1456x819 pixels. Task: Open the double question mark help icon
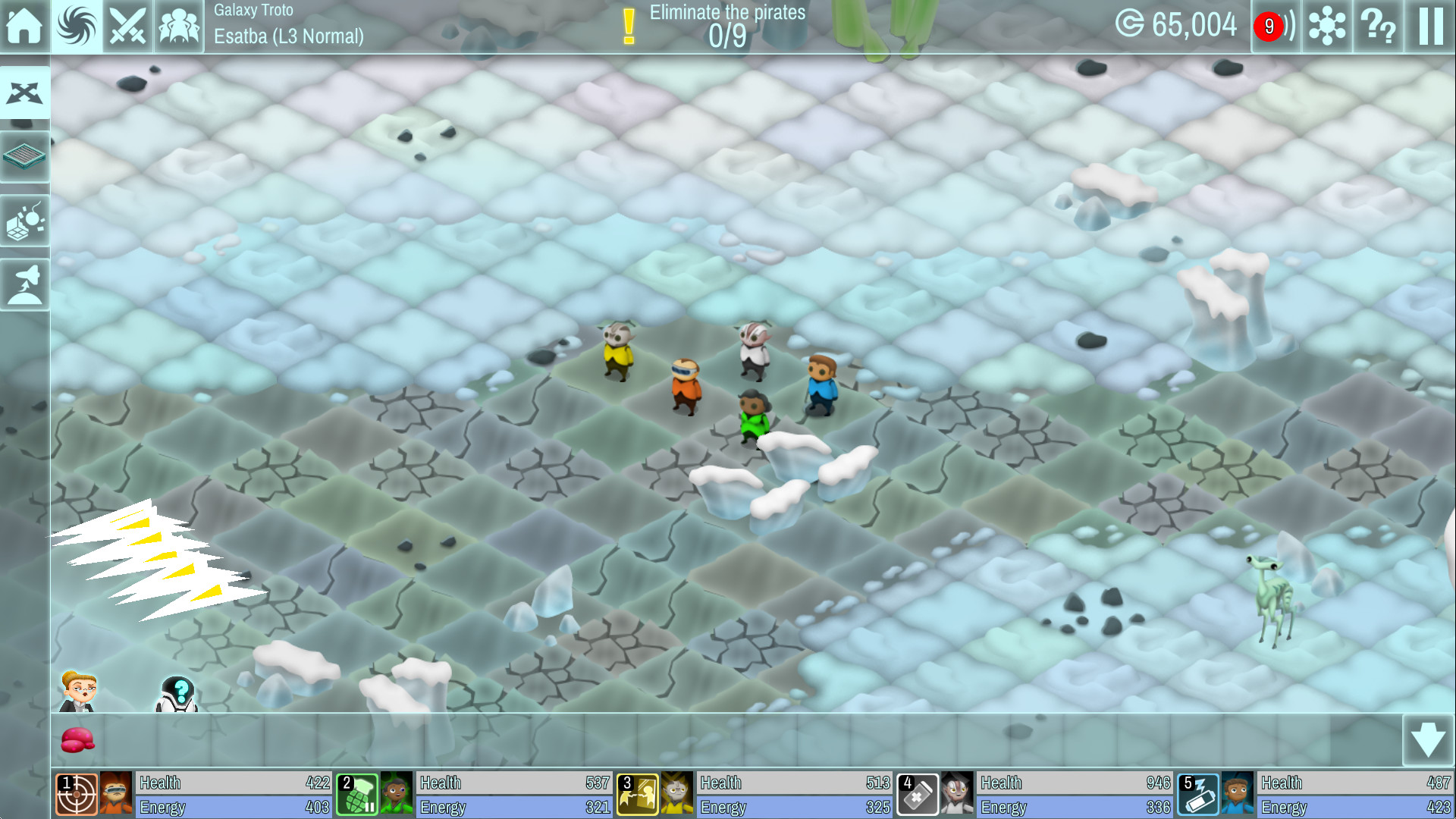(1377, 27)
